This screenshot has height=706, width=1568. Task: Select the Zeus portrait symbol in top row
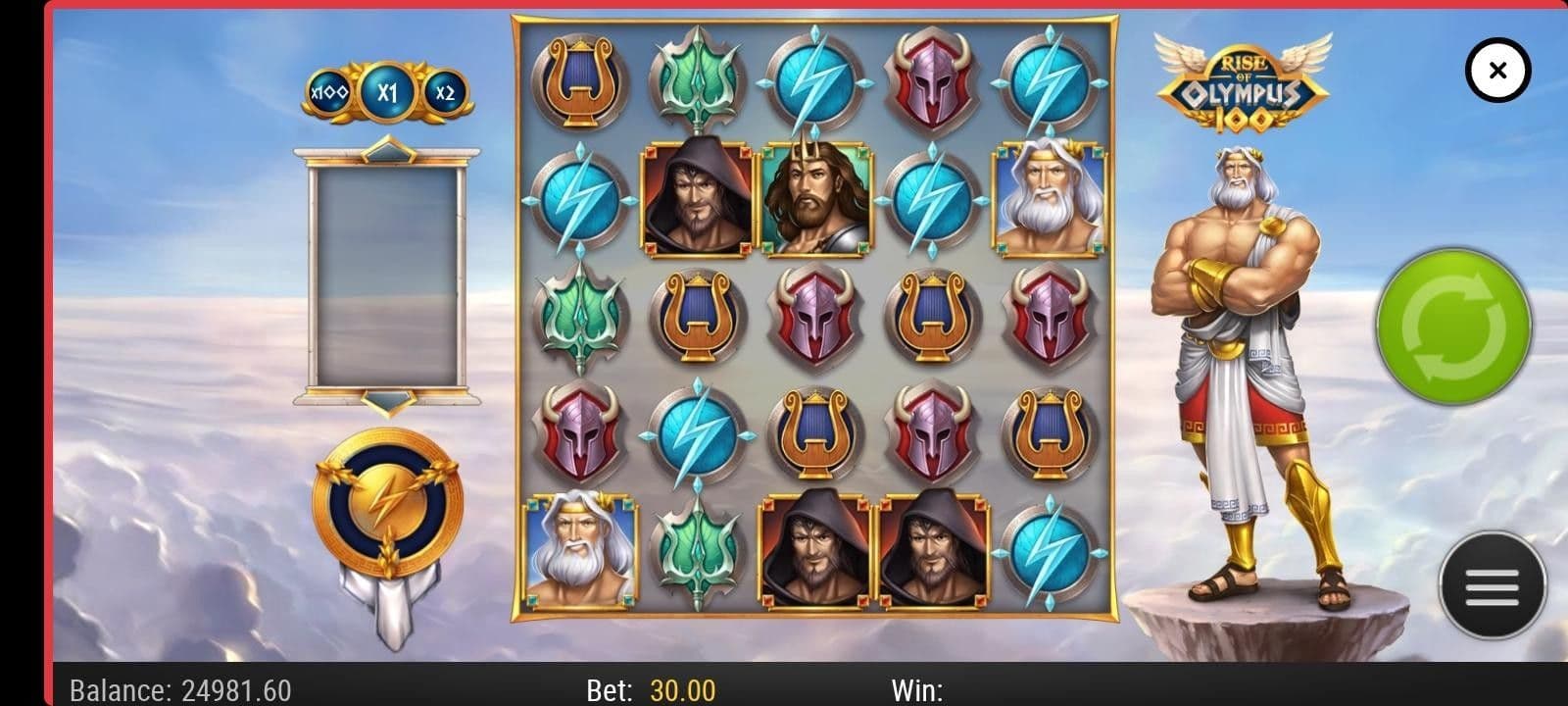coord(1050,198)
